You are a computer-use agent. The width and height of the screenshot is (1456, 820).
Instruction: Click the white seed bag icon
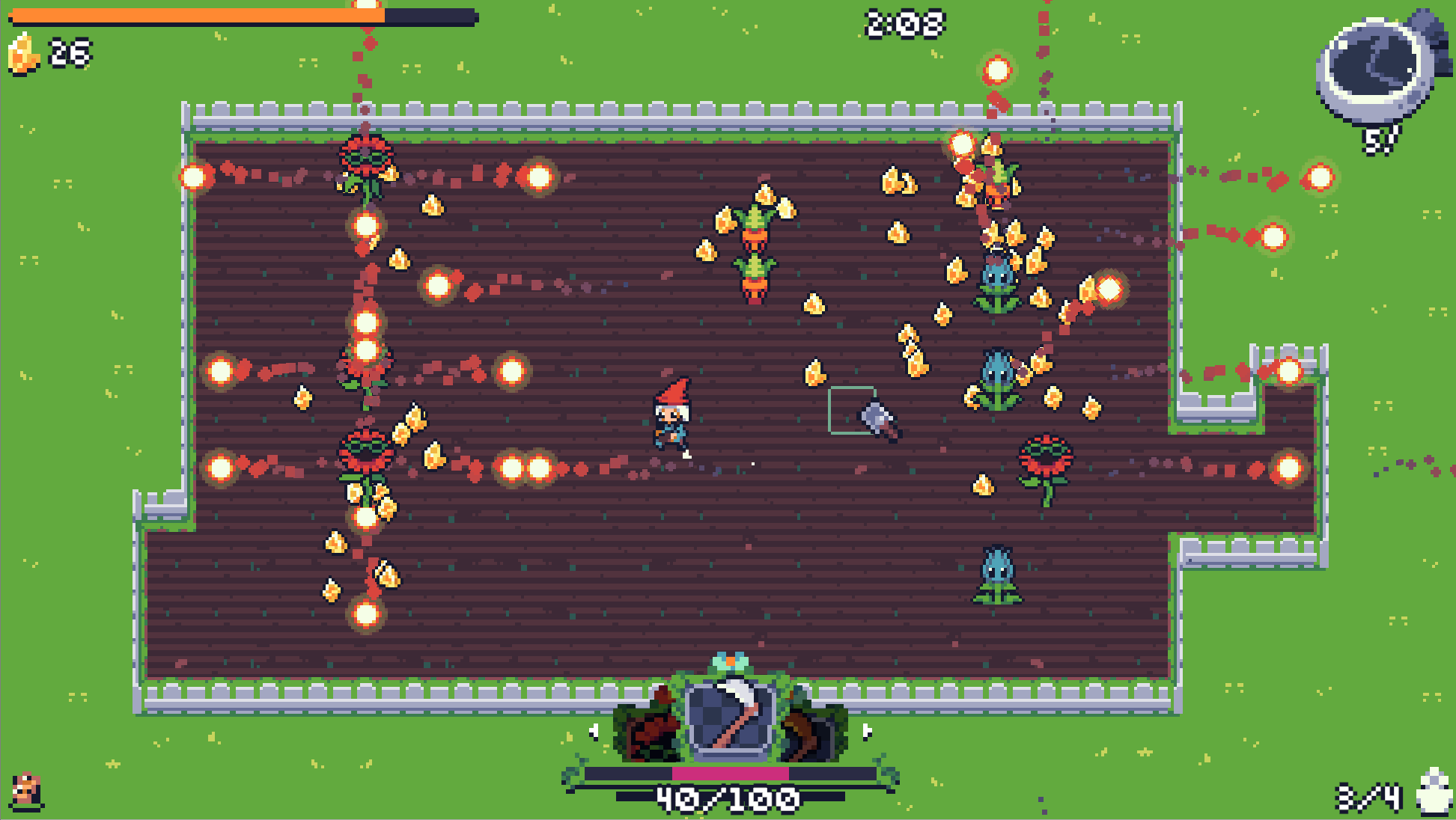pyautogui.click(x=1434, y=793)
